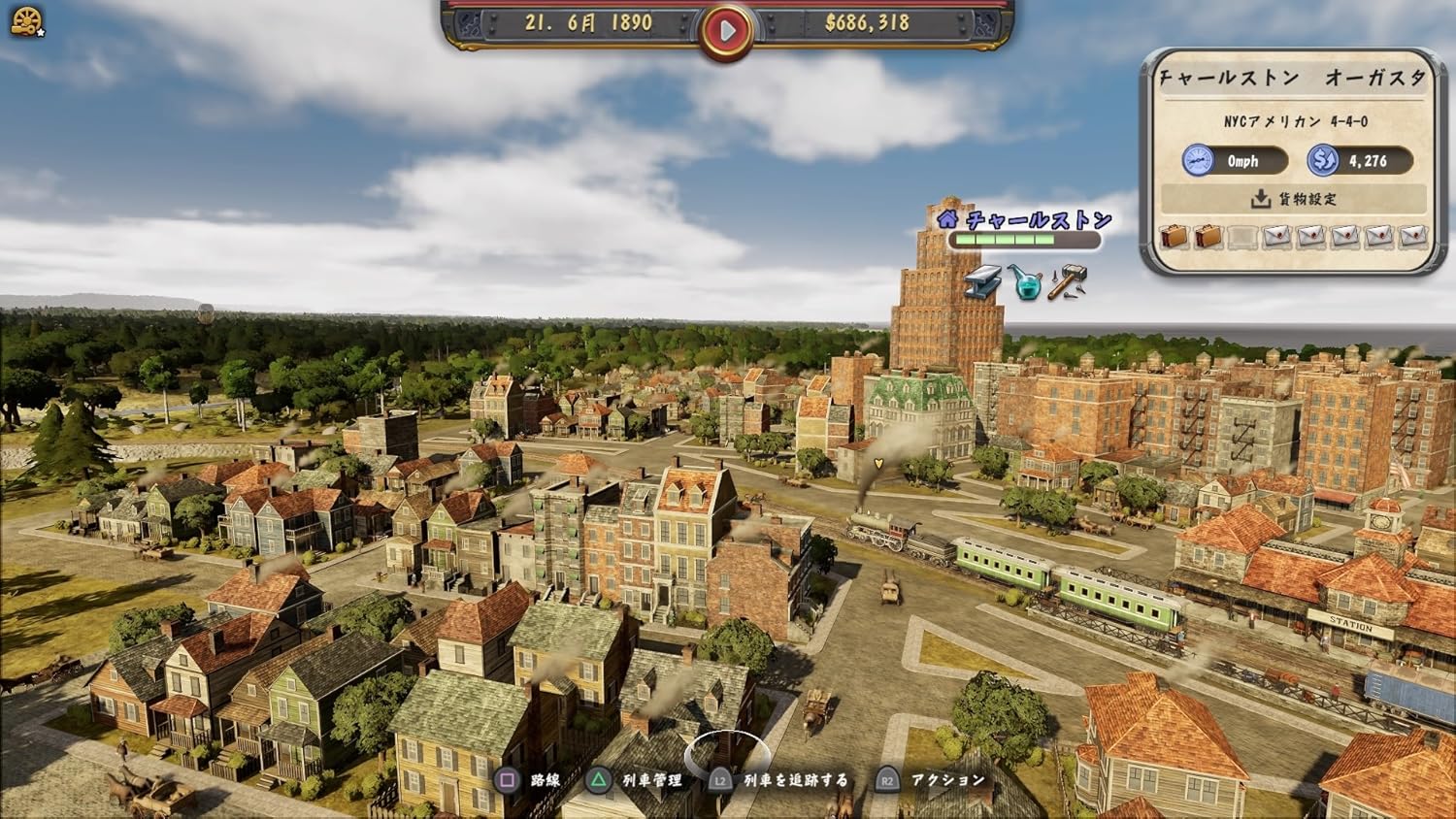Image resolution: width=1456 pixels, height=819 pixels.
Task: Toggle the empty cargo slot in the train panel
Action: (x=1243, y=236)
